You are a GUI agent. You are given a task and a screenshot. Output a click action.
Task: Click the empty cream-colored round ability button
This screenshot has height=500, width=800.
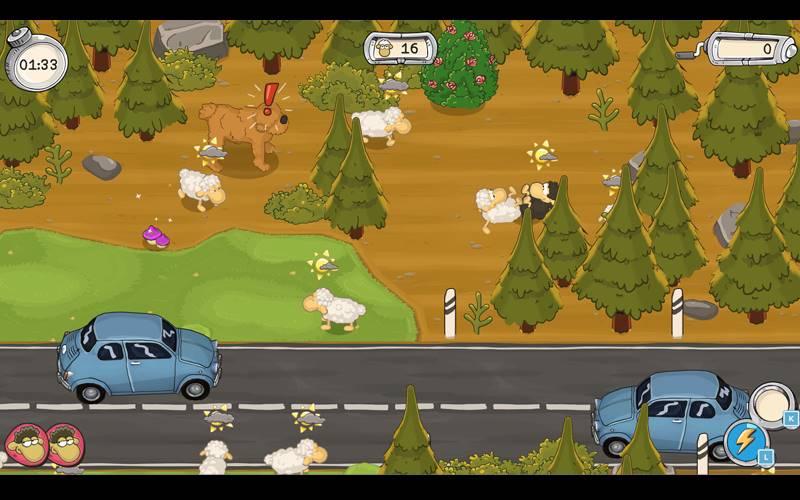(x=769, y=403)
